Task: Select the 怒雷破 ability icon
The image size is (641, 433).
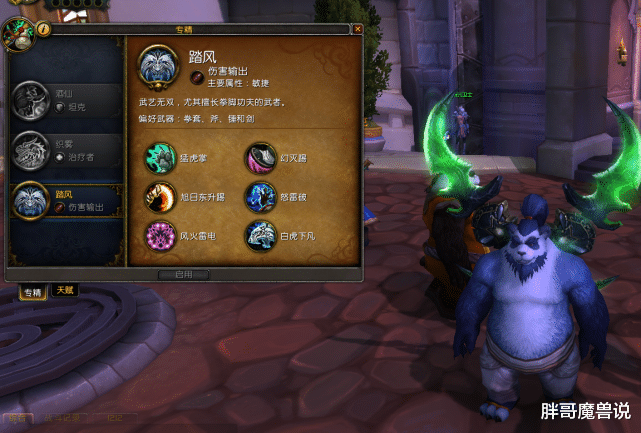Action: (x=260, y=196)
